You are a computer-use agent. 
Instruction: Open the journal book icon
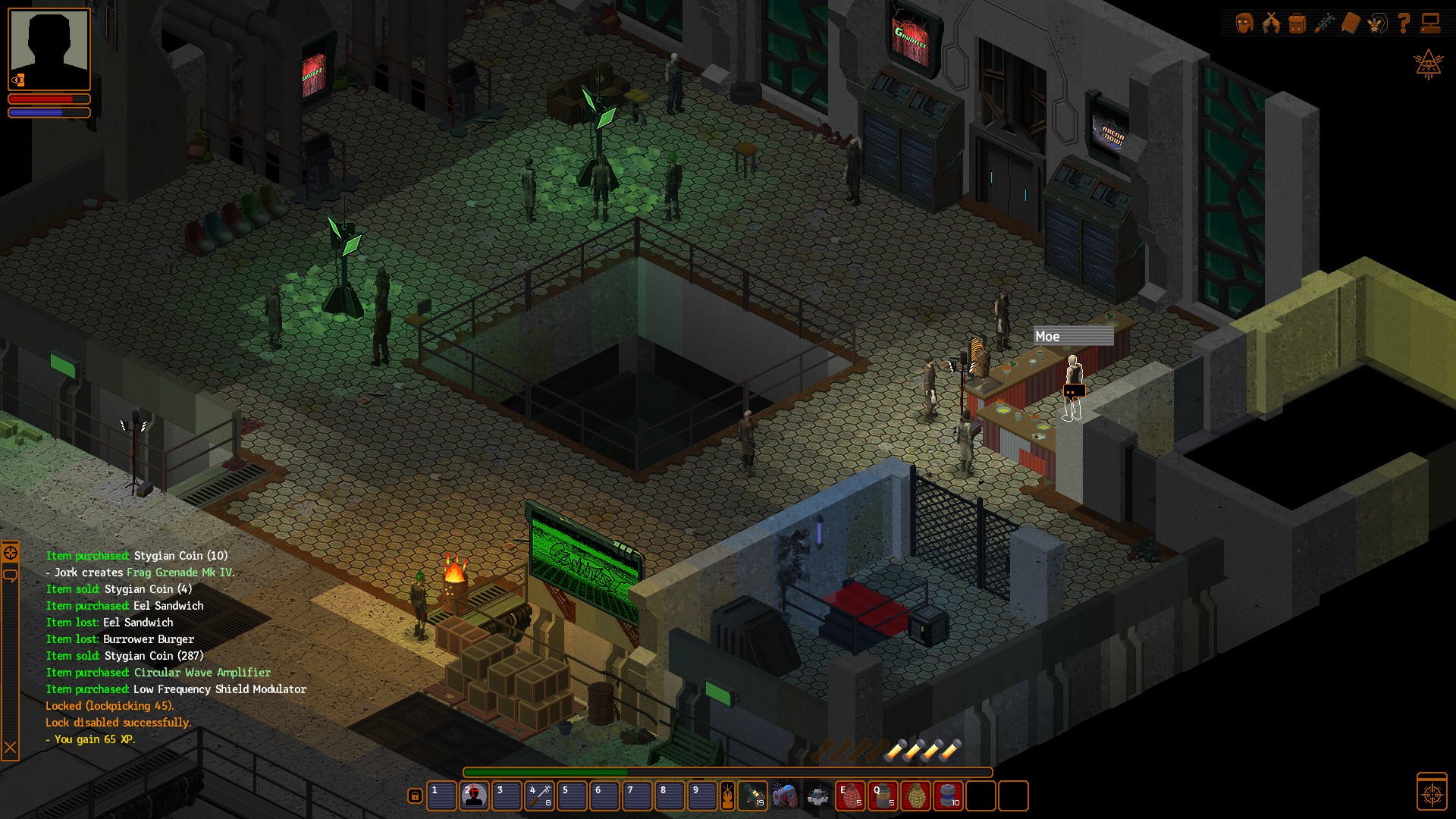tap(1351, 24)
